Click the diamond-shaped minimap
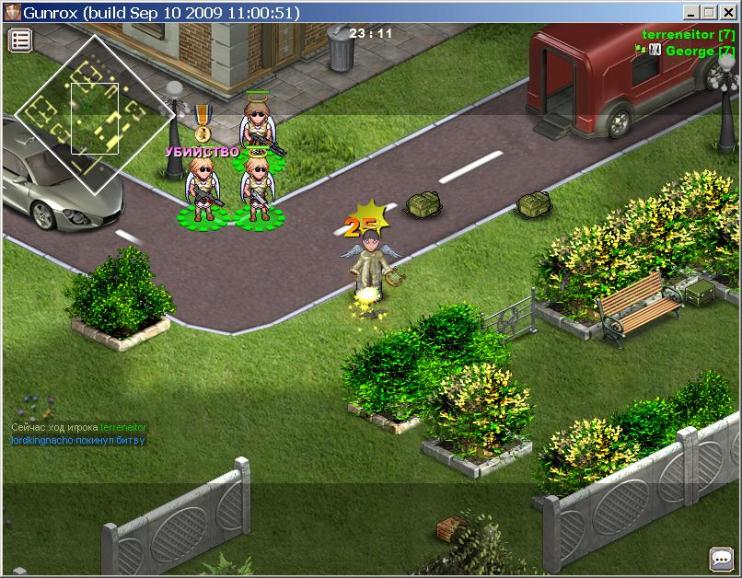The width and height of the screenshot is (742, 578). (94, 113)
